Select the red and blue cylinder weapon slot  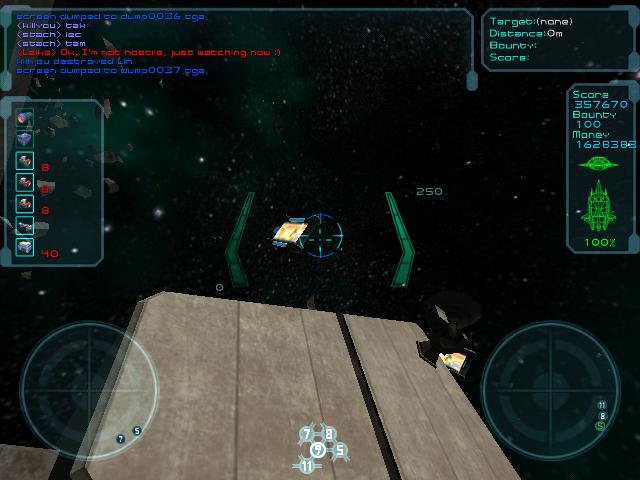(26, 118)
